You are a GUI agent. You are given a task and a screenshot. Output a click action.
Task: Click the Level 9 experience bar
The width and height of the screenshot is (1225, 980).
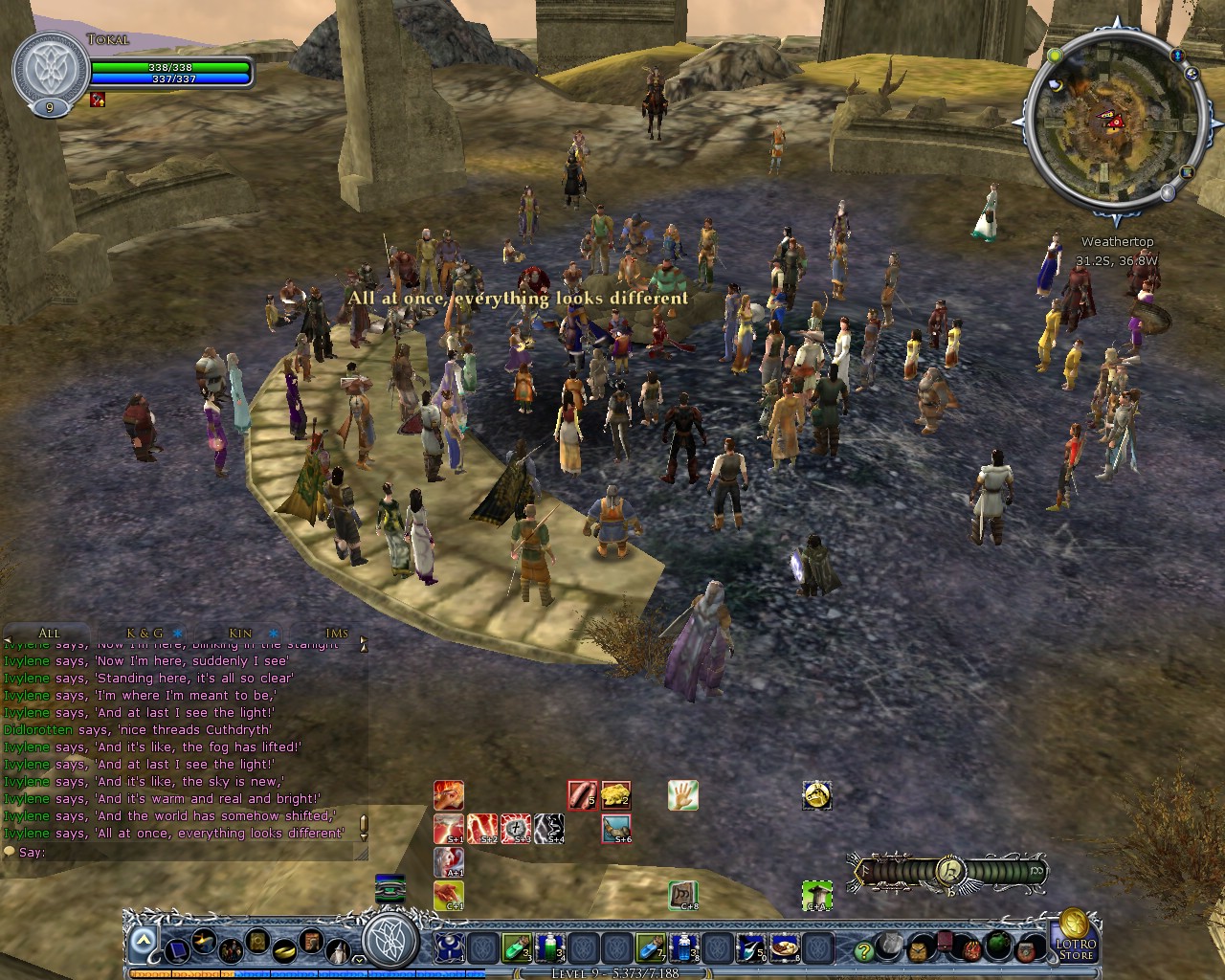612,971
